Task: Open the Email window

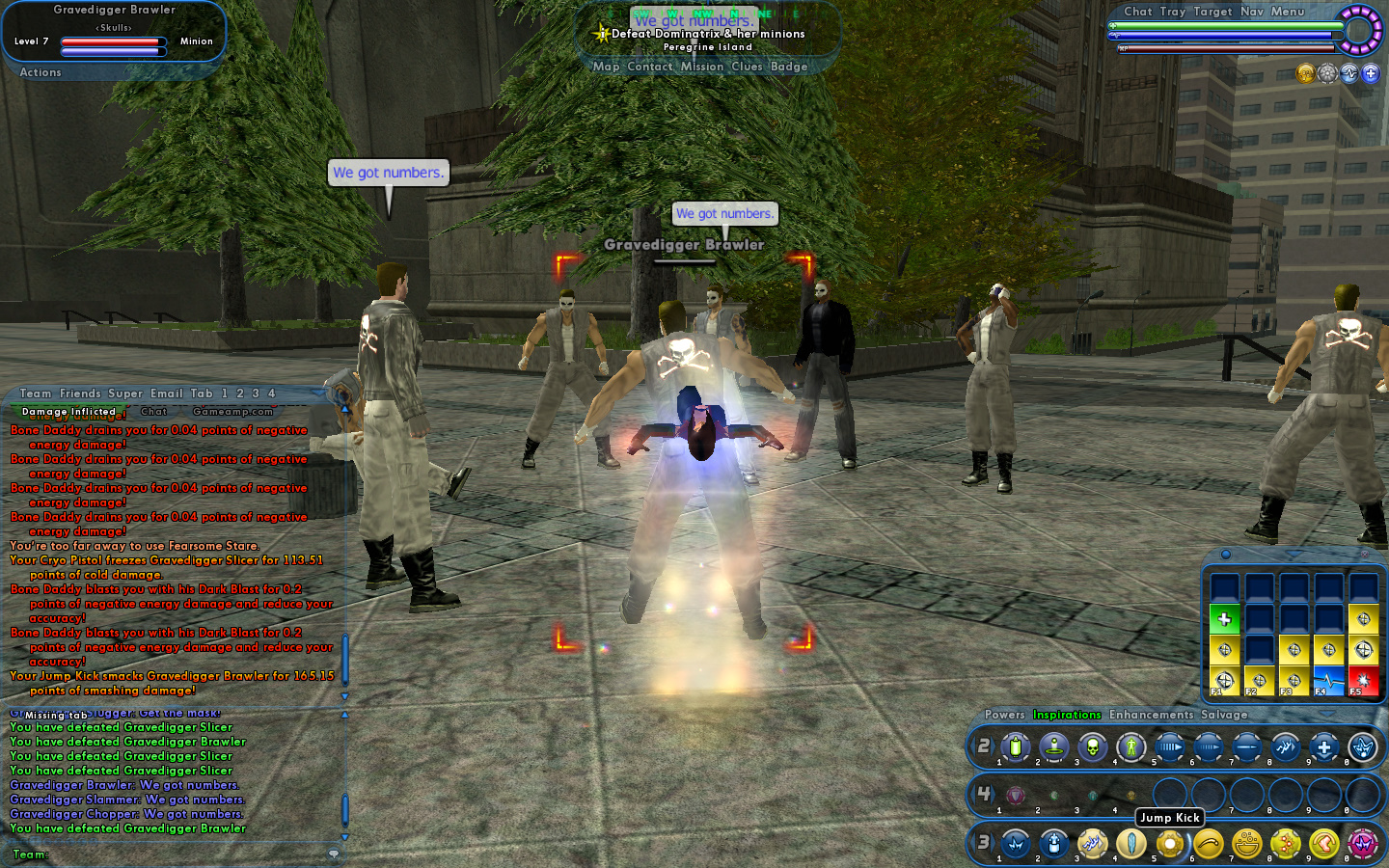Action: pyautogui.click(x=166, y=393)
